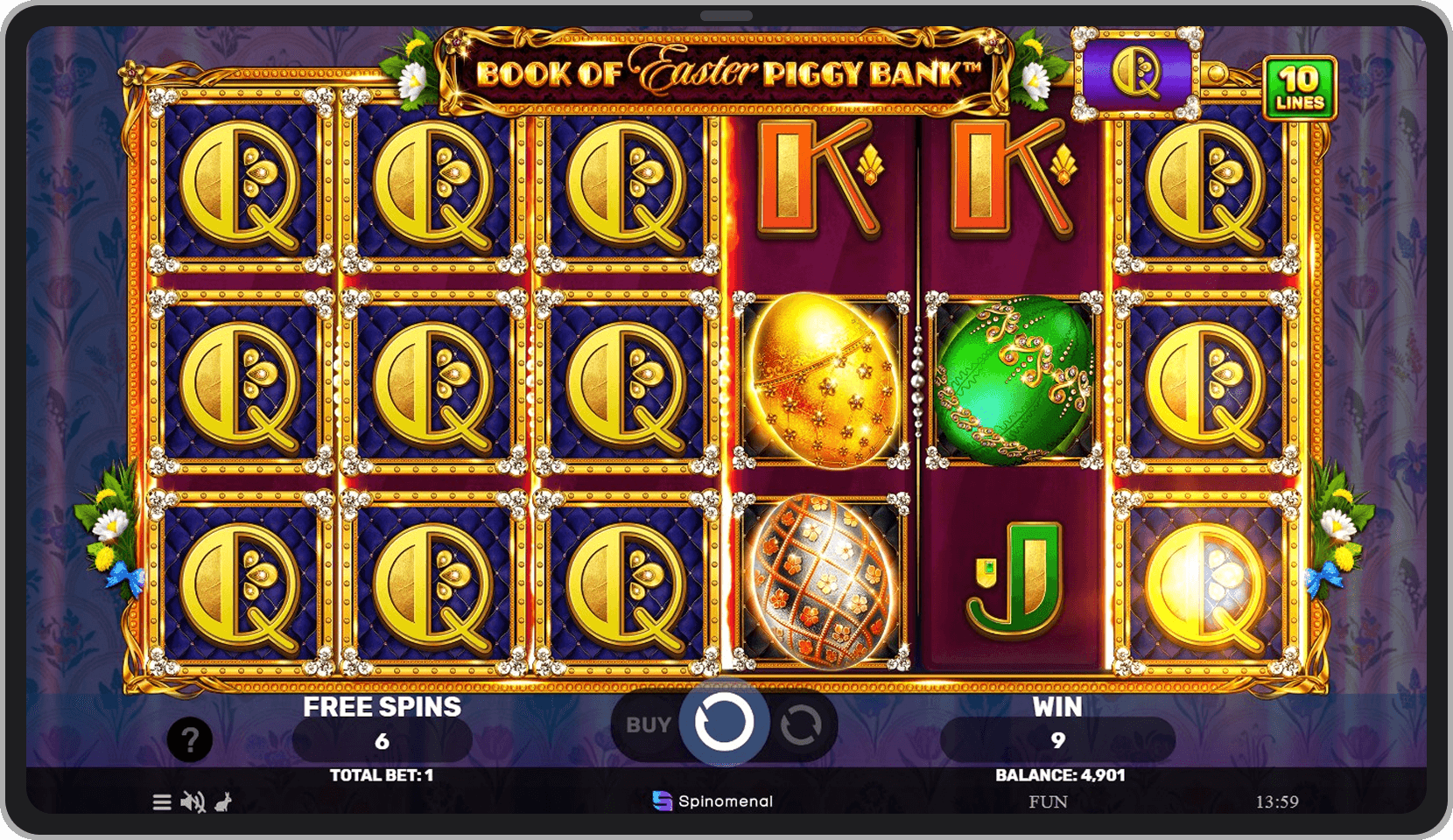
Task: Open the BUY feature option
Action: coord(648,725)
